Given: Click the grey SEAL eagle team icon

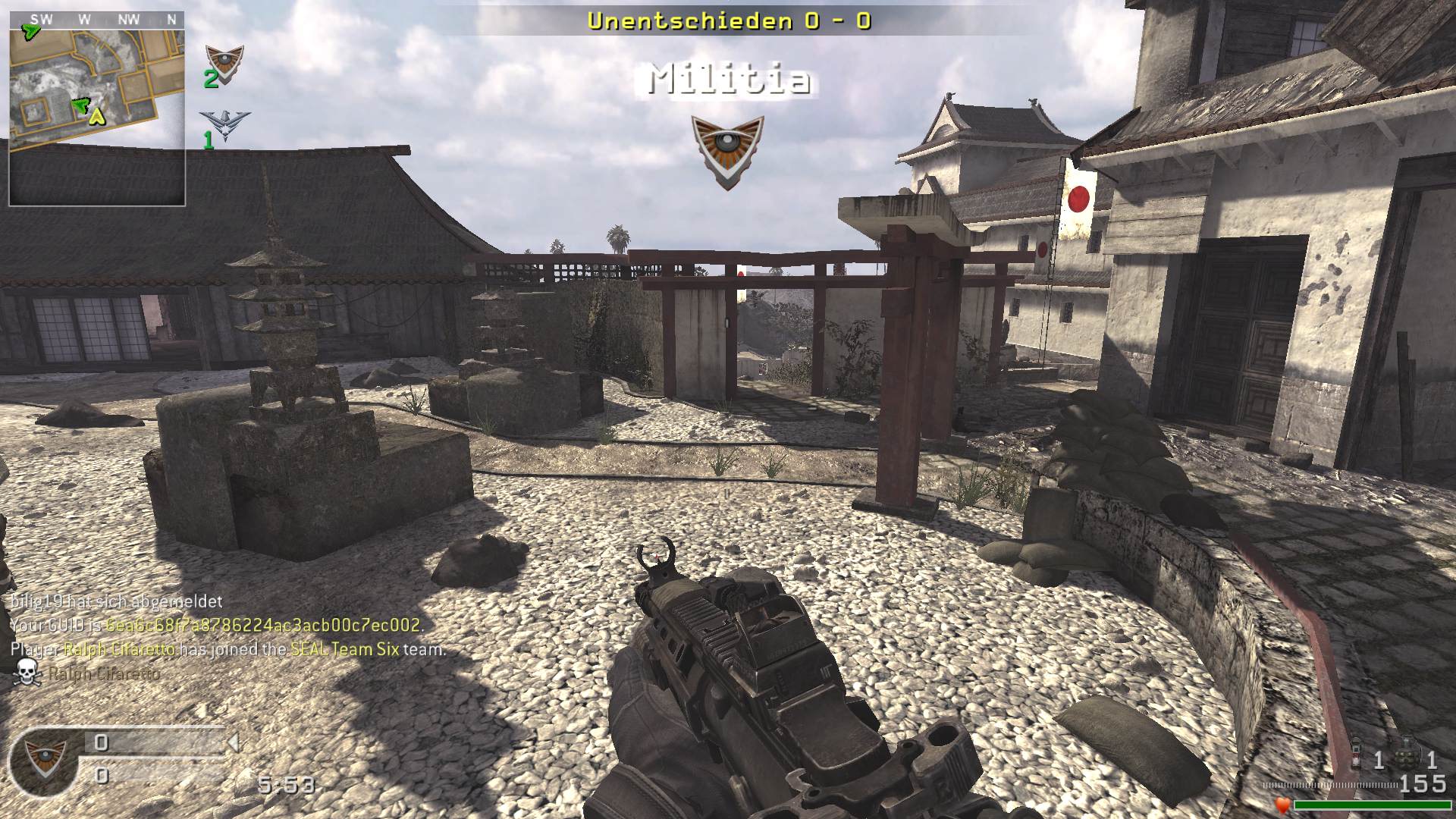Looking at the screenshot, I should (224, 125).
